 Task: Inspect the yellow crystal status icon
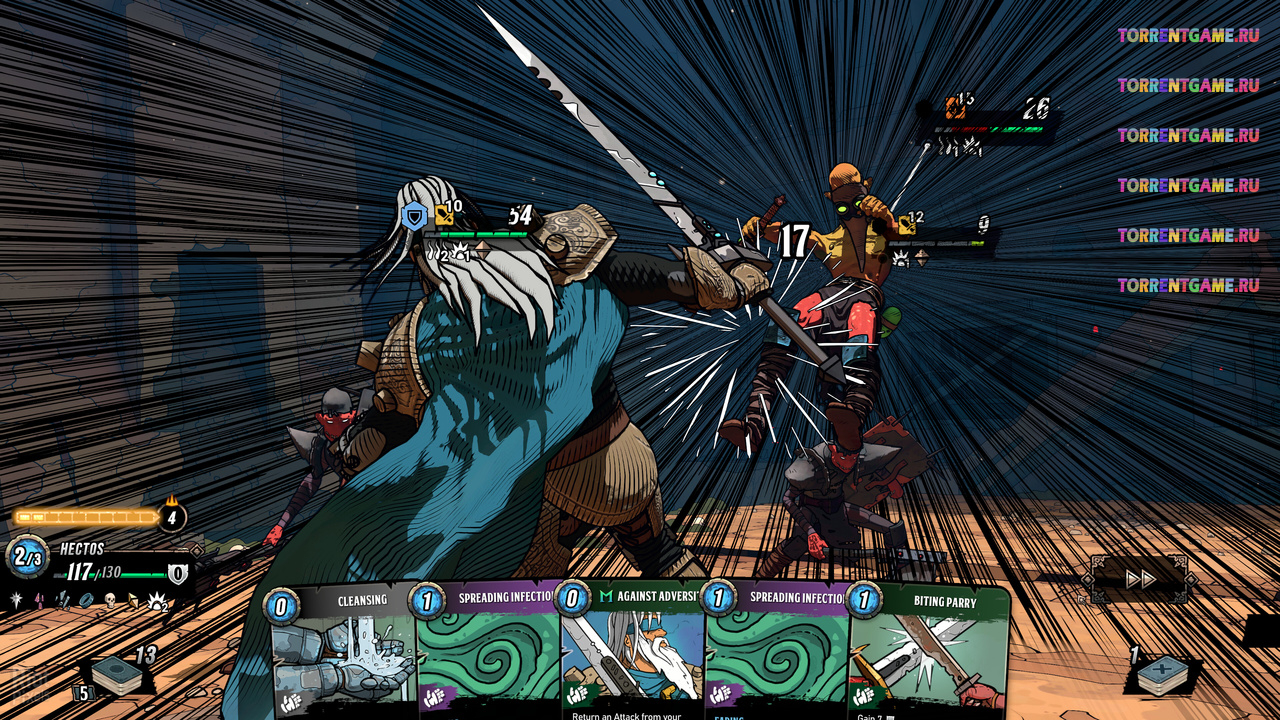click(133, 600)
